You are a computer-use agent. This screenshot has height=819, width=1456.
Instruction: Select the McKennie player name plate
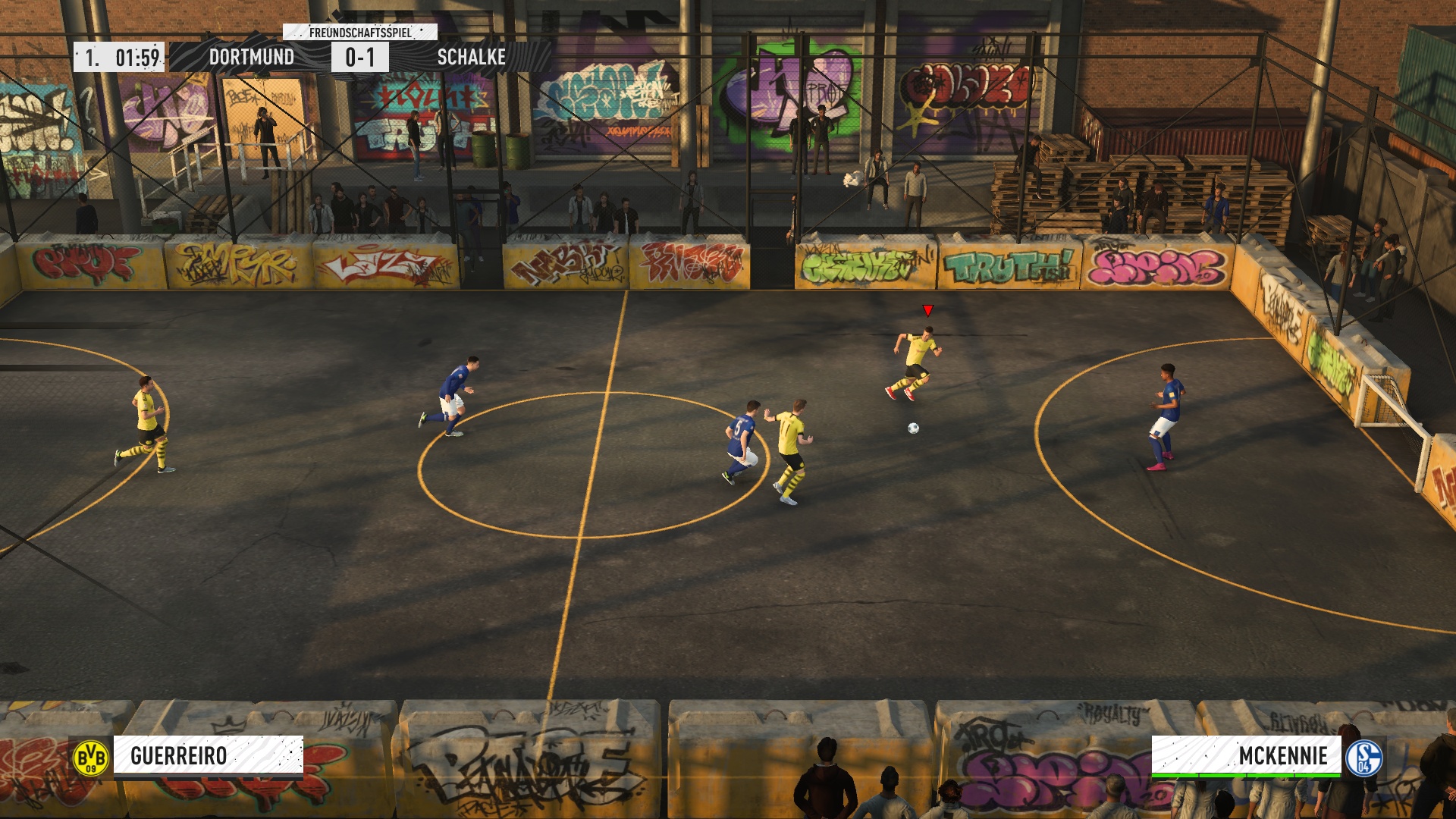point(1246,756)
